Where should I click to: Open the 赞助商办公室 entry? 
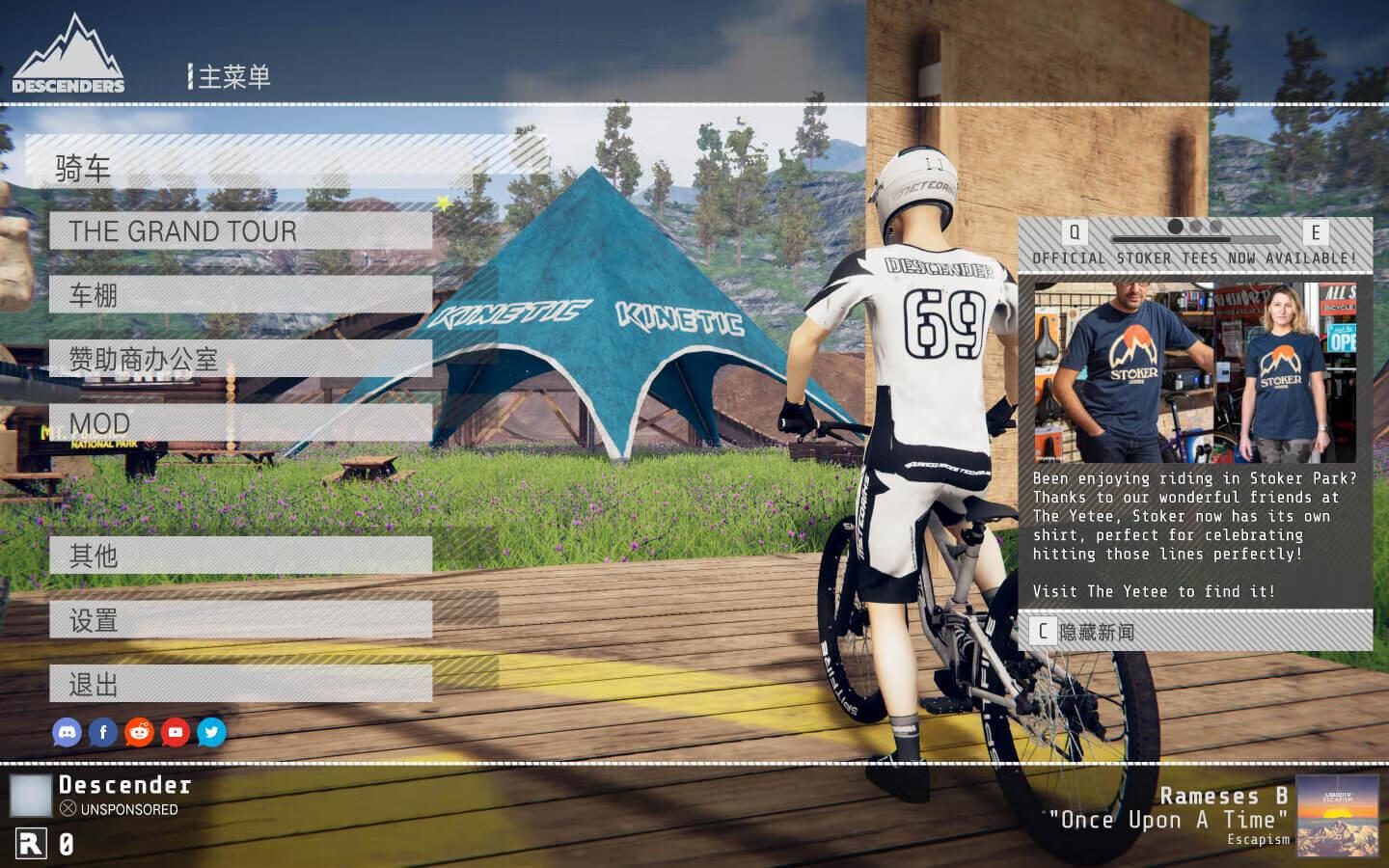[x=240, y=360]
